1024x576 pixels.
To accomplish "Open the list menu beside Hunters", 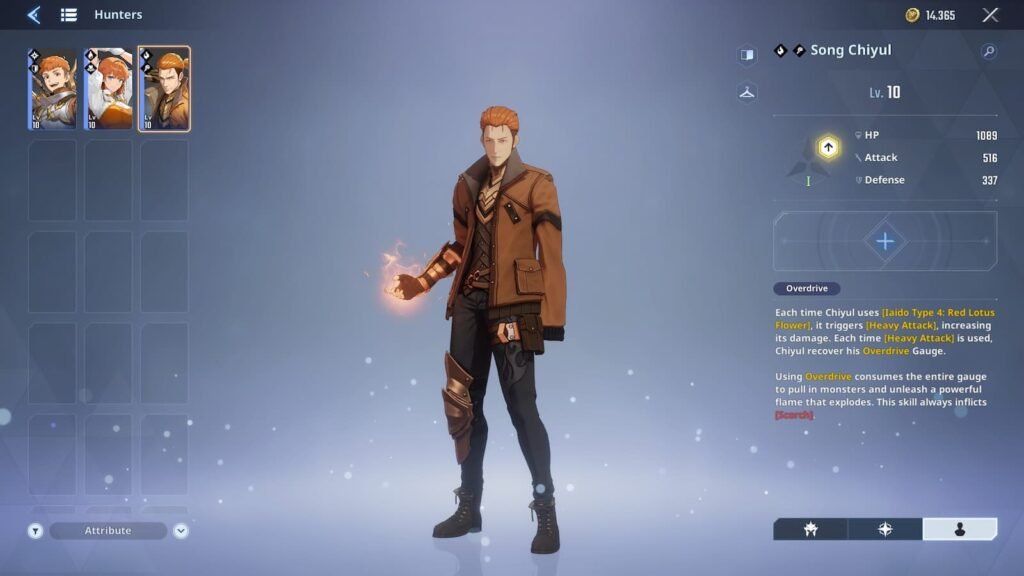I will click(69, 15).
